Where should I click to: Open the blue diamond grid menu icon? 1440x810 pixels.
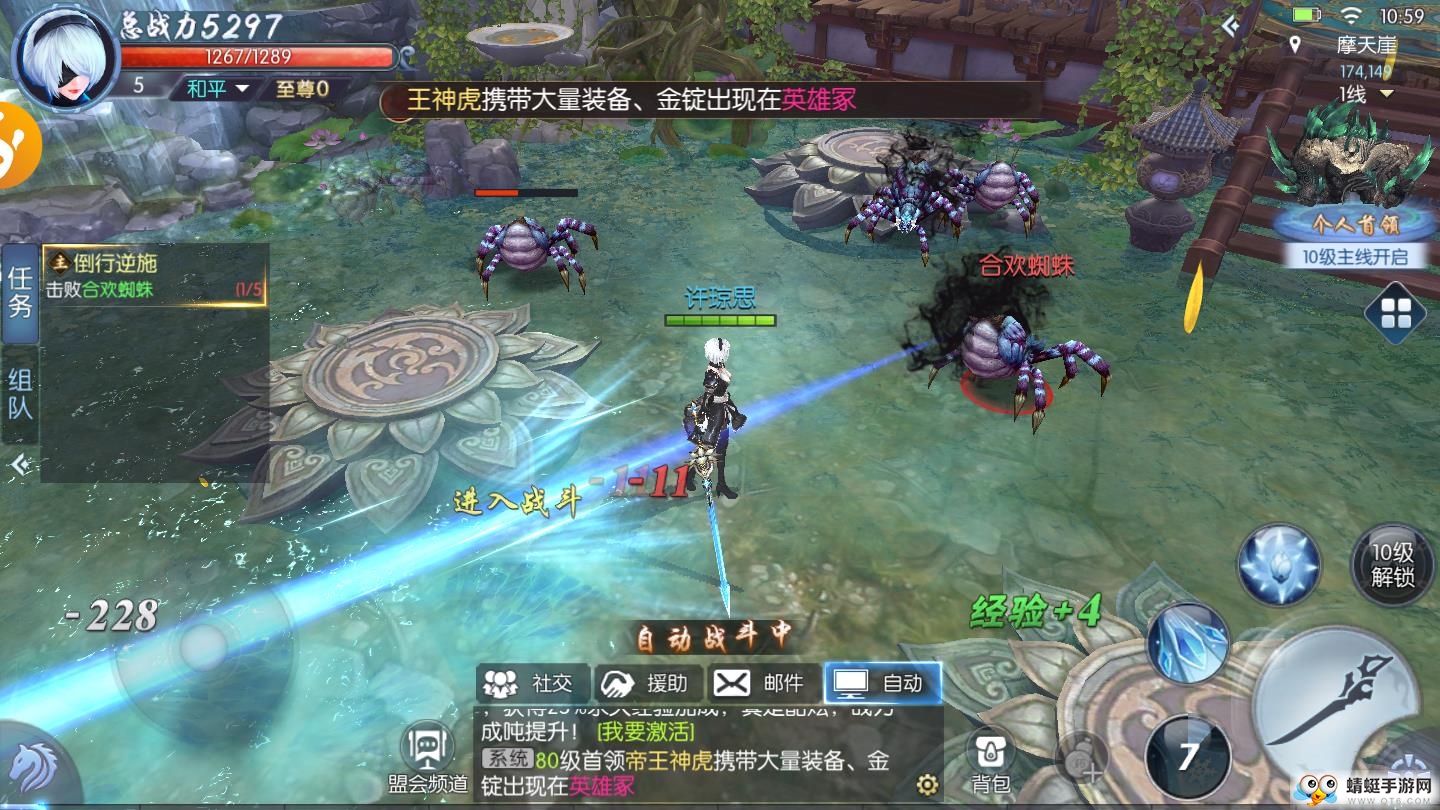coord(1396,312)
